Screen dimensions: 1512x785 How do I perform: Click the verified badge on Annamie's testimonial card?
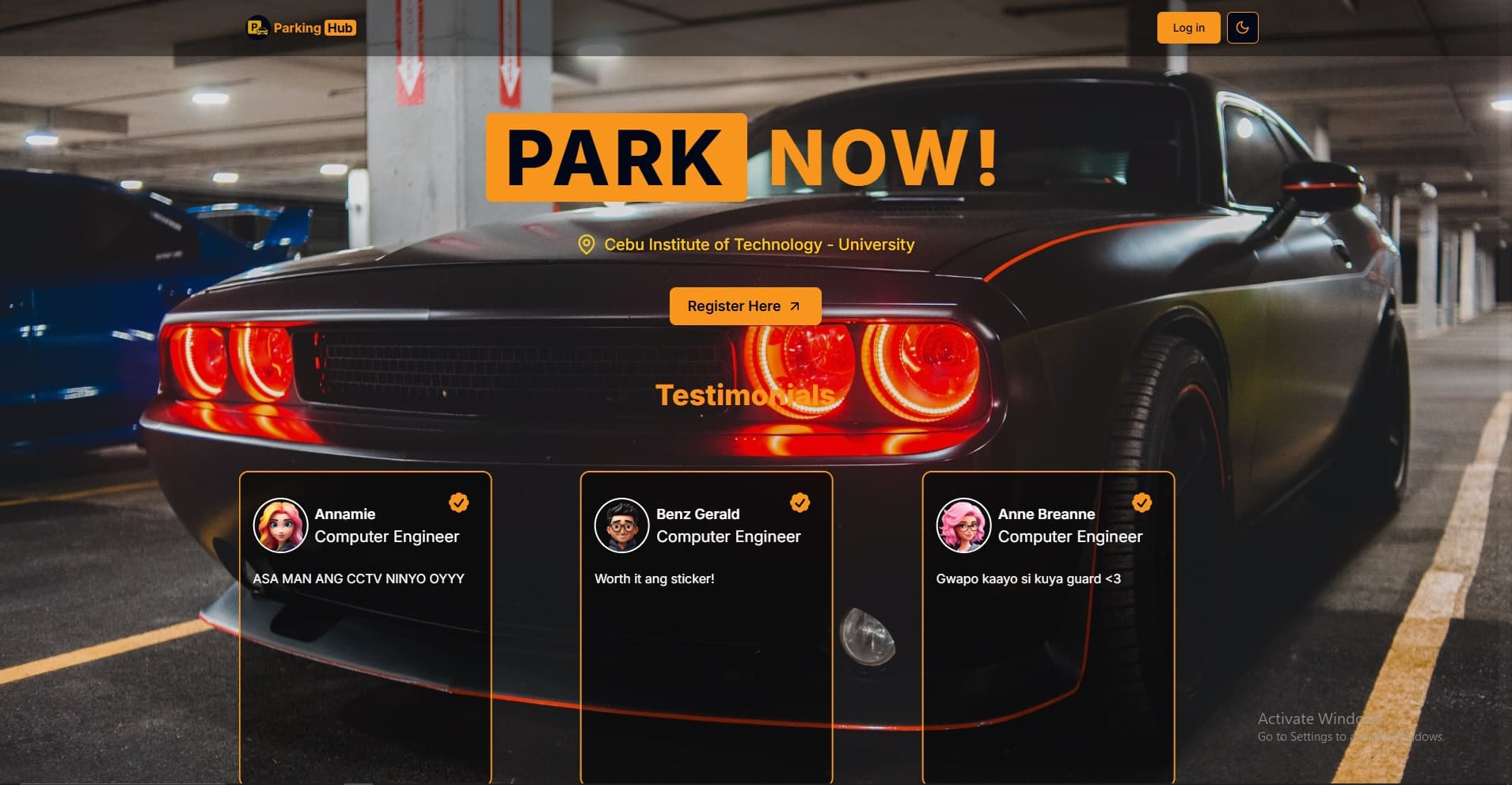[x=459, y=502]
